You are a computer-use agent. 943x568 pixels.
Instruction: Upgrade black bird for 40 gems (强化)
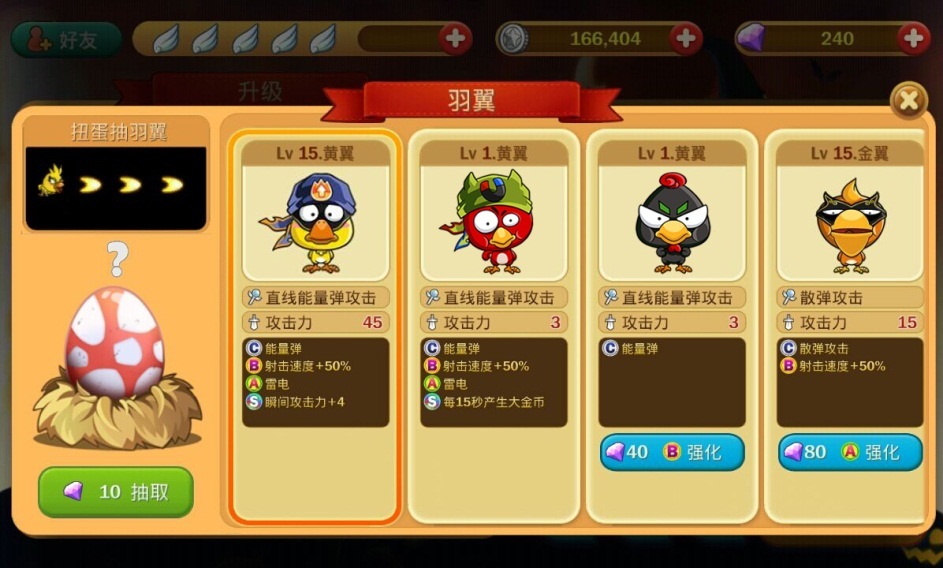[672, 452]
